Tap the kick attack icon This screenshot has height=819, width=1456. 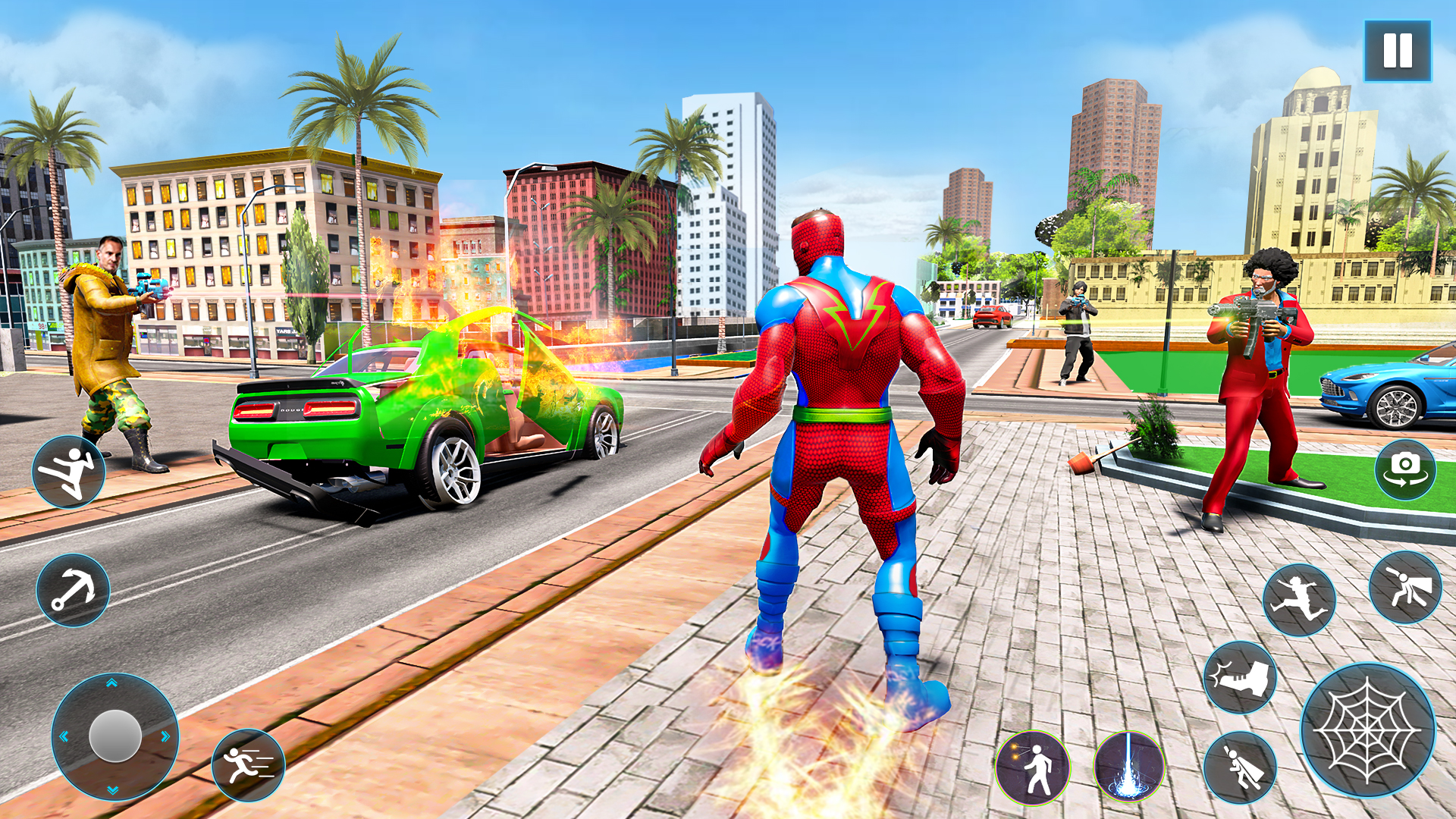click(70, 469)
